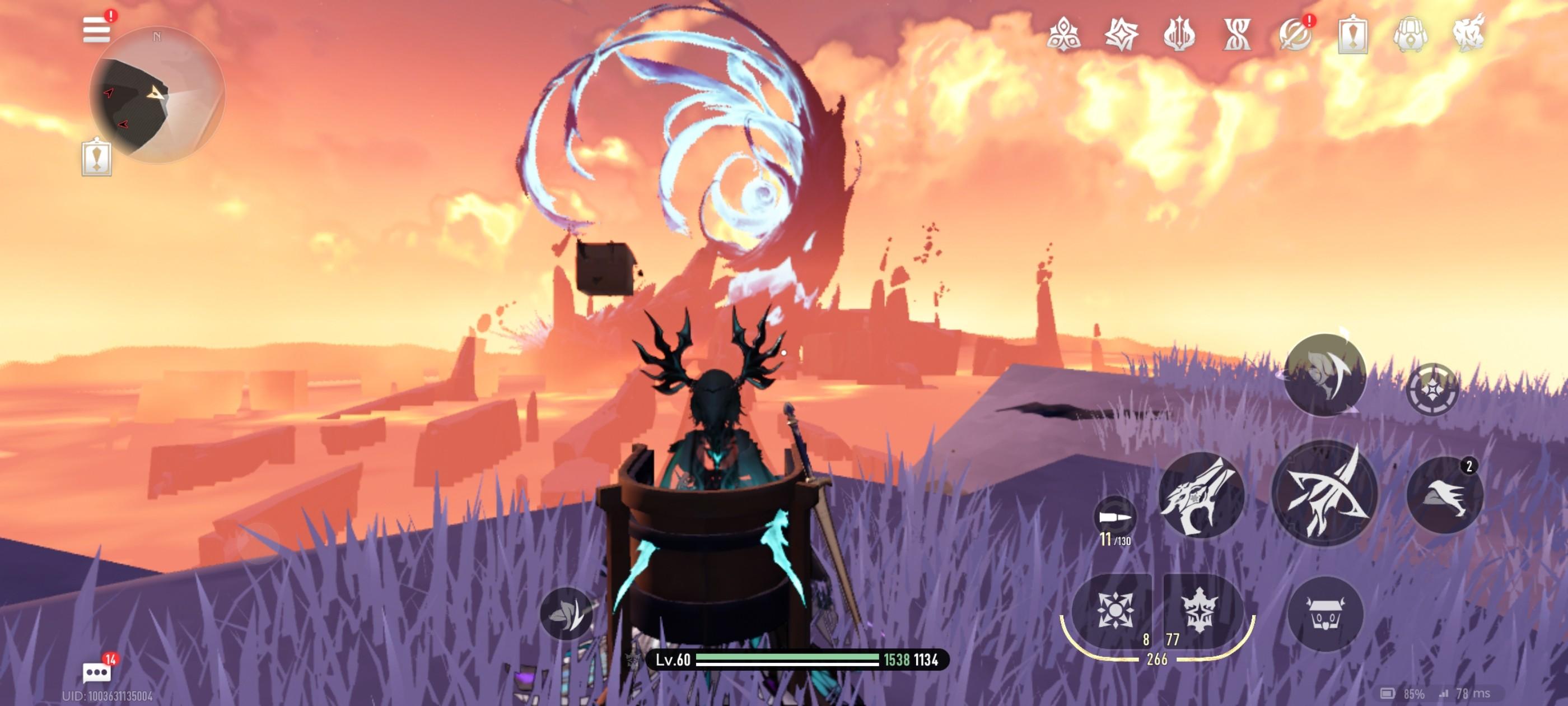Tap the bow ranged attack button
The height and width of the screenshot is (706, 1568).
click(1324, 493)
